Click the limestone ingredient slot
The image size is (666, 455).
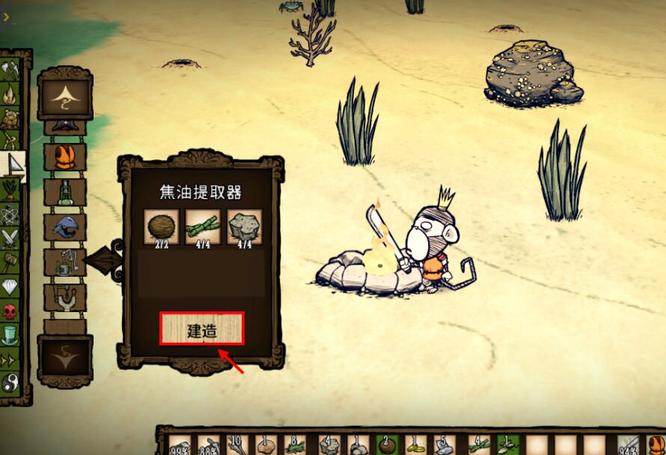(244, 227)
